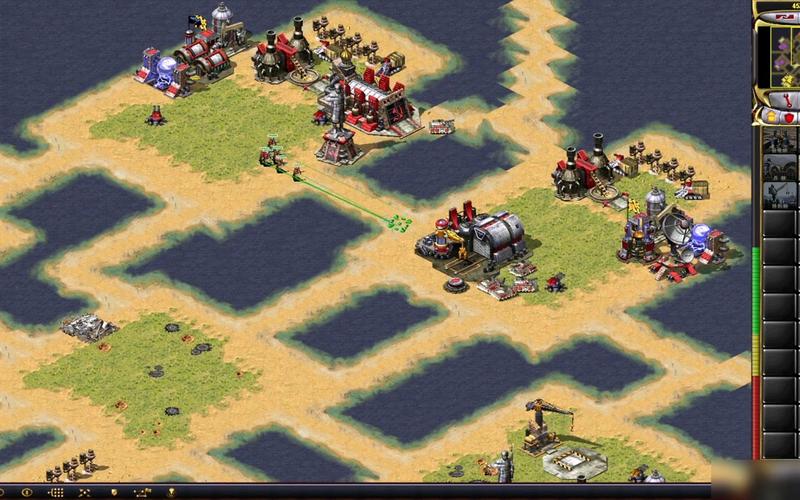Click the eye icon on the bottom bar
The width and height of the screenshot is (800, 500).
[x=25, y=493]
